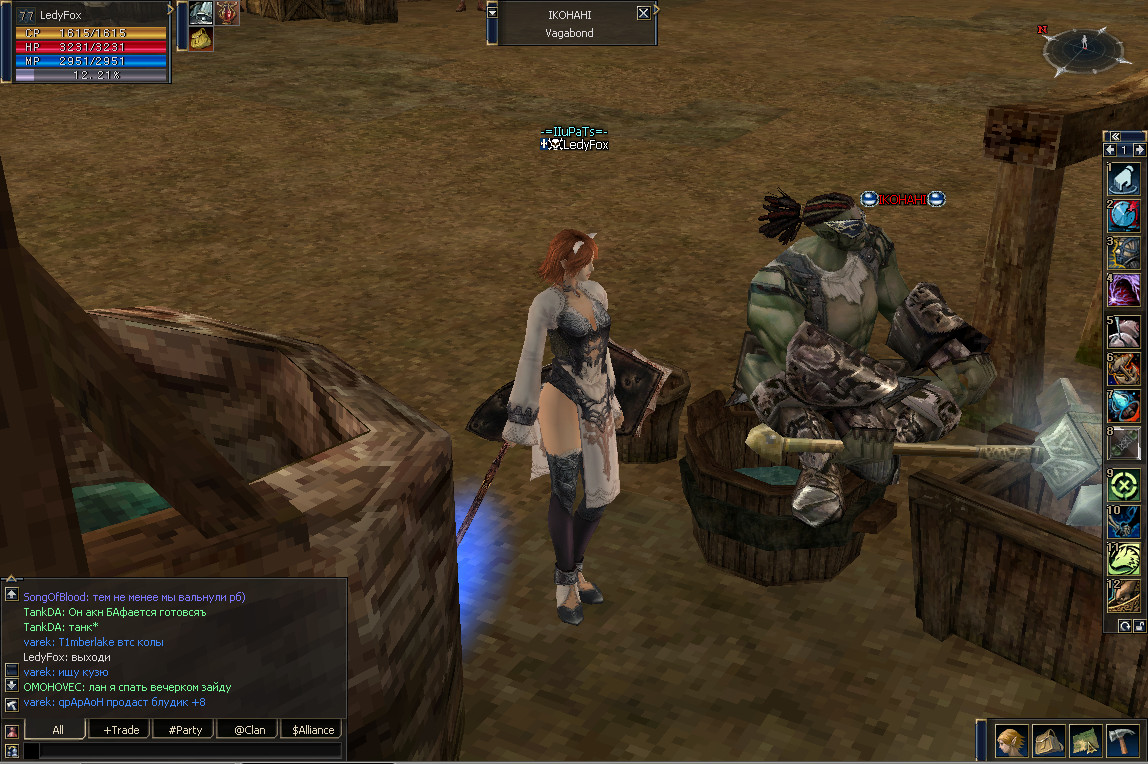1148x764 pixels.
Task: Switch to the +Trade chat tab
Action: tap(121, 729)
